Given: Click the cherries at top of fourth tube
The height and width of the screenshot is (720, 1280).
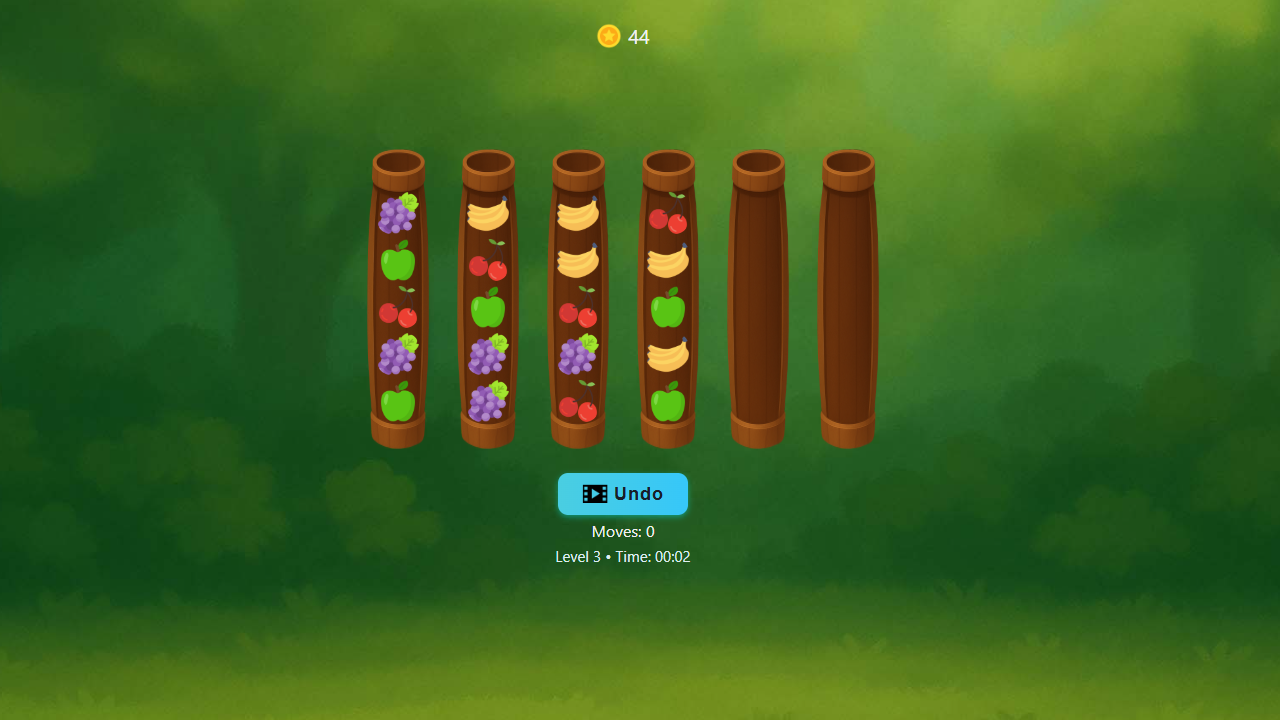Looking at the screenshot, I should pos(668,218).
